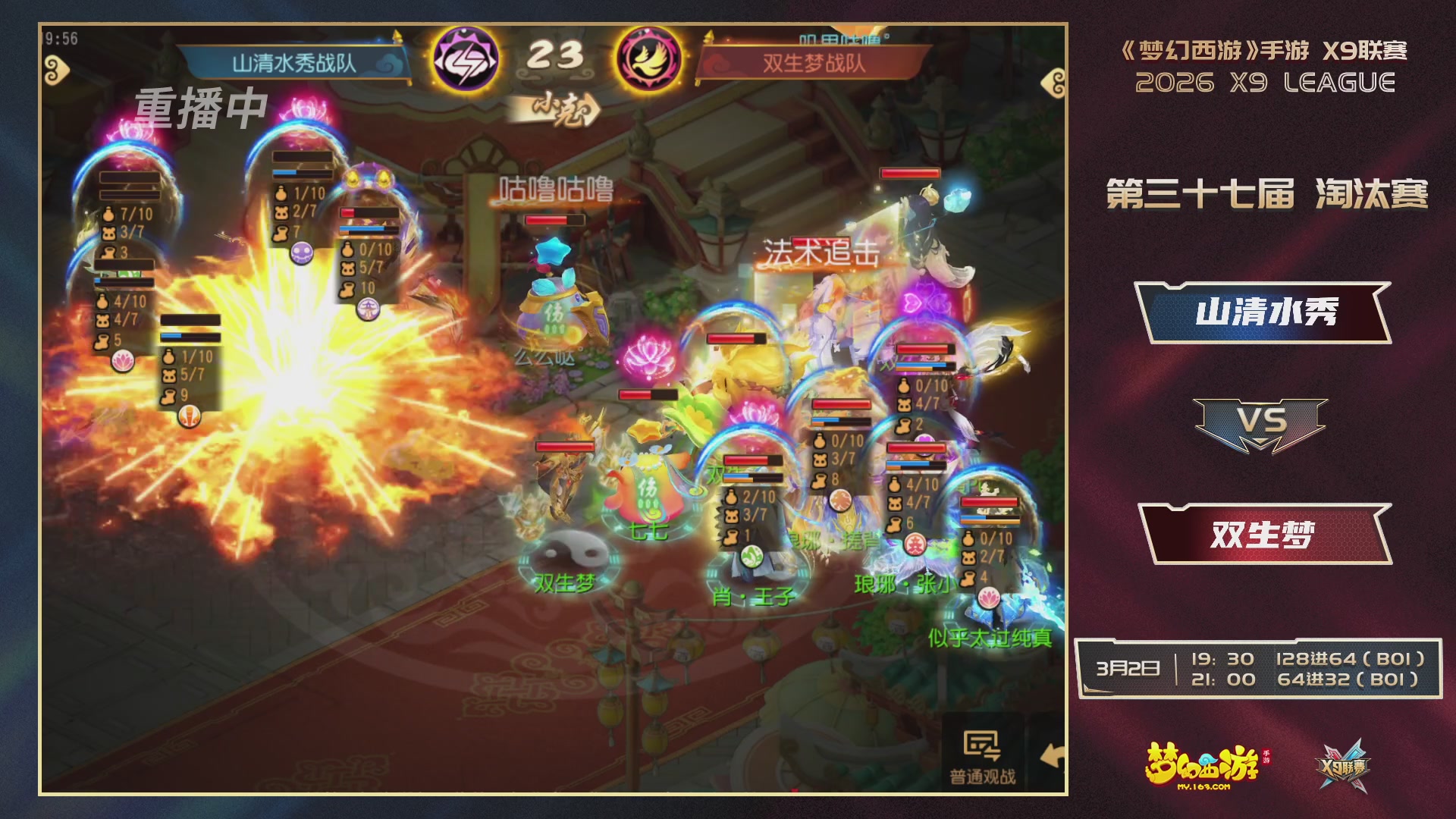Click the purple skull debuff icon
The width and height of the screenshot is (1456, 819).
pyautogui.click(x=300, y=252)
